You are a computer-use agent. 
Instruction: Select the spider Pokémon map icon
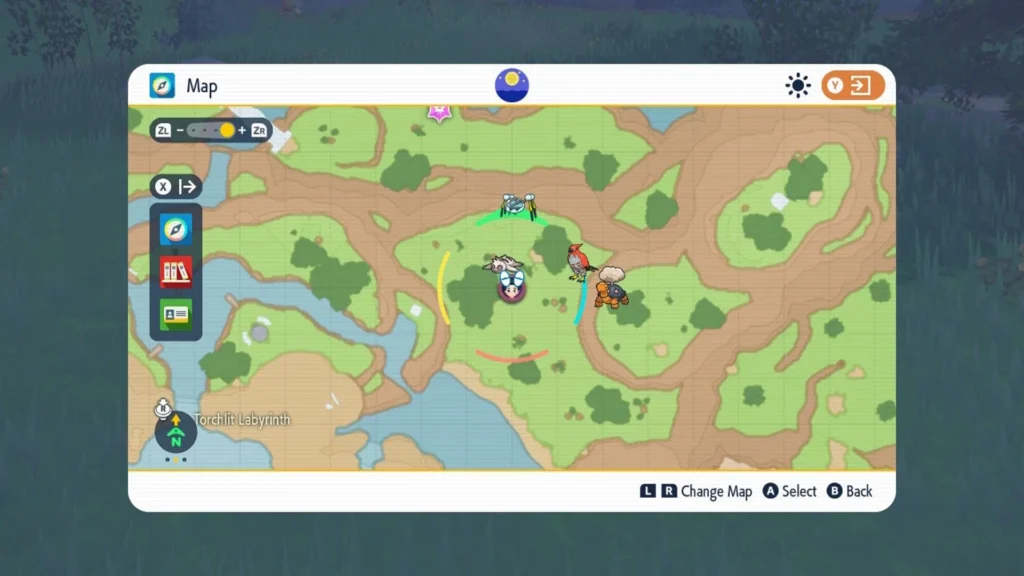(x=518, y=206)
